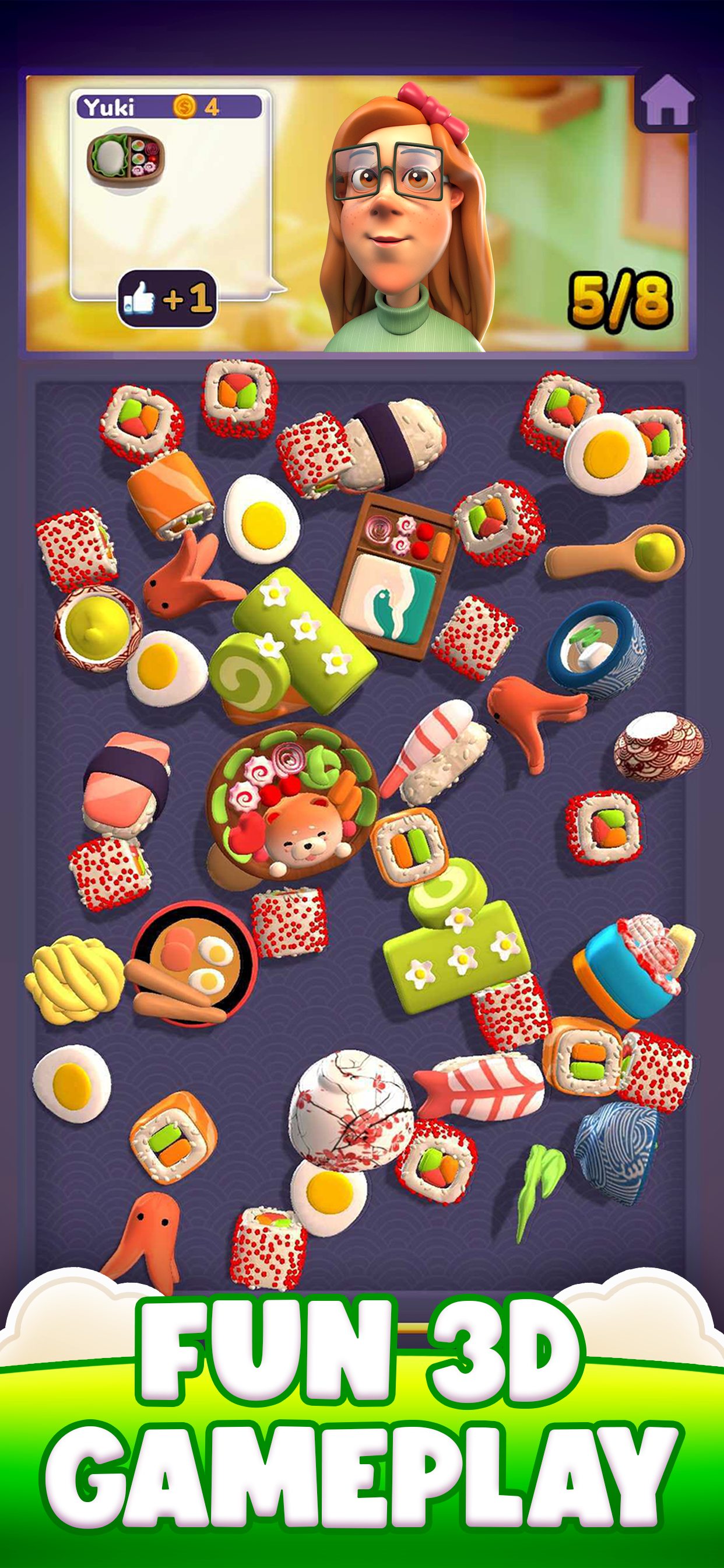This screenshot has width=724, height=1568.
Task: Select the overturned white bowl with red scale pattern
Action: point(658,746)
